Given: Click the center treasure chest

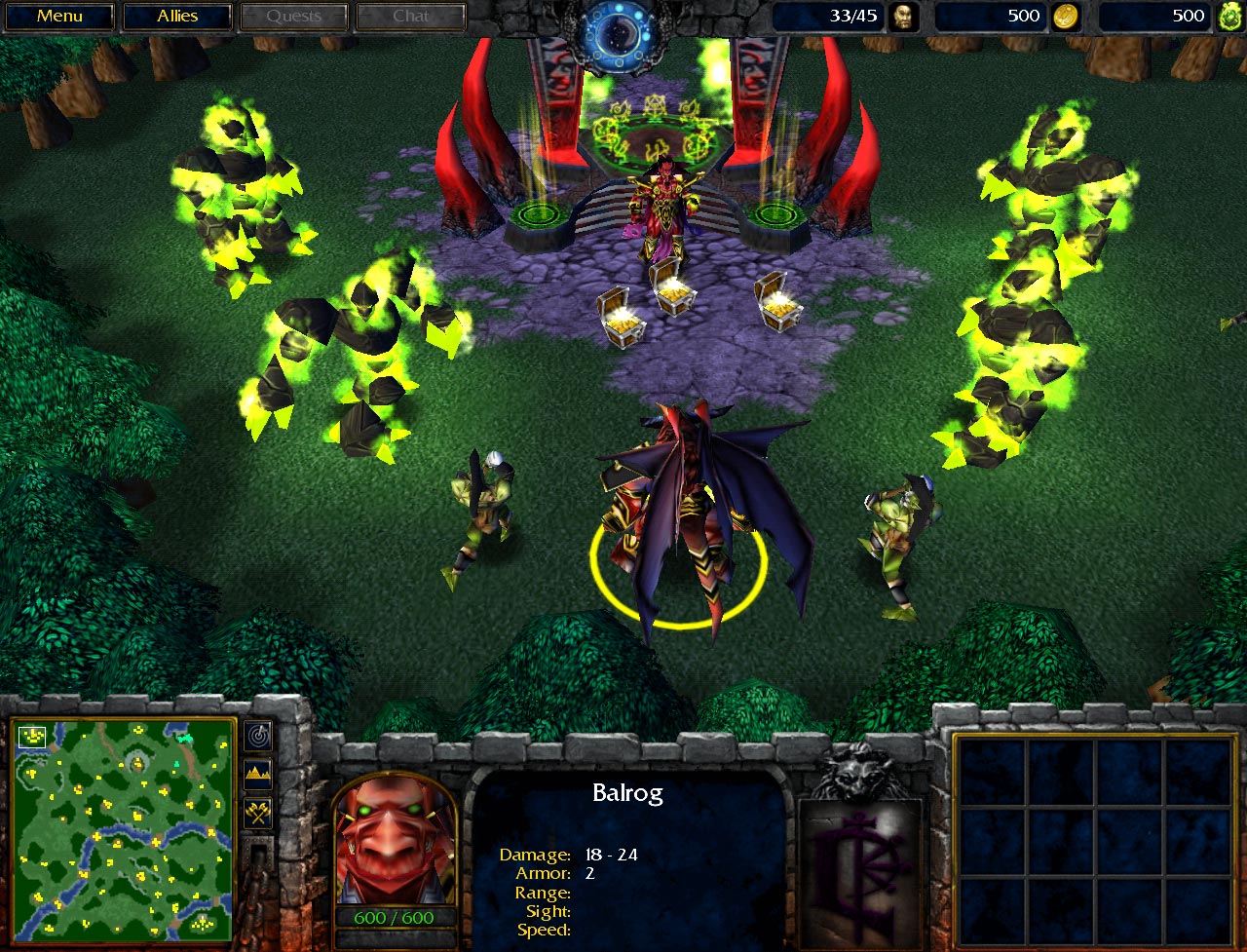Looking at the screenshot, I should click(674, 292).
